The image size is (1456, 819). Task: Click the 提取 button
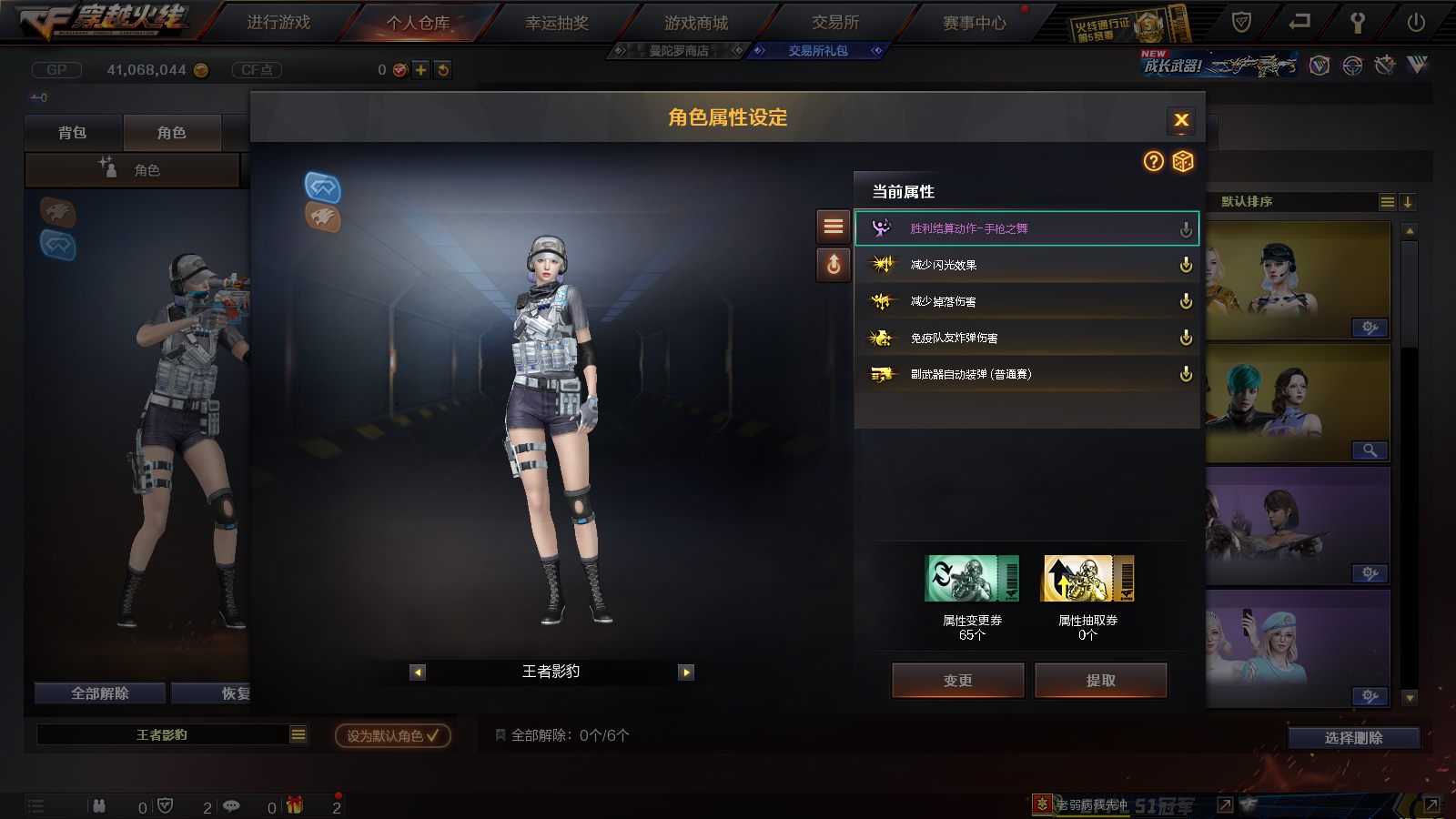click(1100, 680)
